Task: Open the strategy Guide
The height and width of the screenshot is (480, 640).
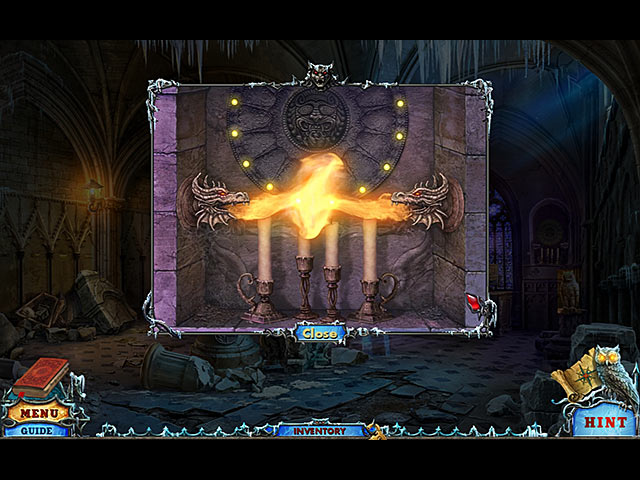Action: click(36, 430)
